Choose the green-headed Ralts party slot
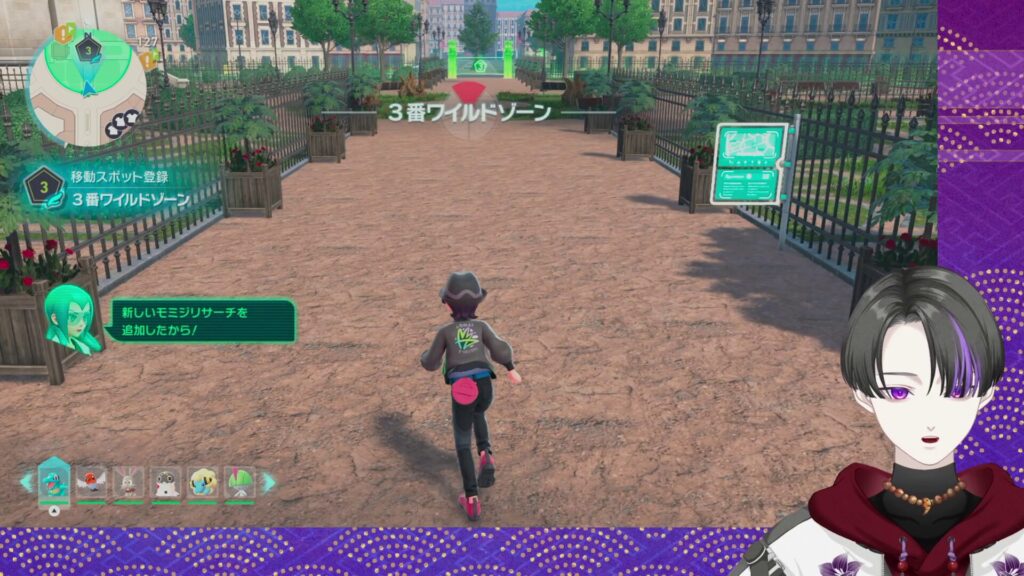The width and height of the screenshot is (1024, 576). click(x=240, y=481)
